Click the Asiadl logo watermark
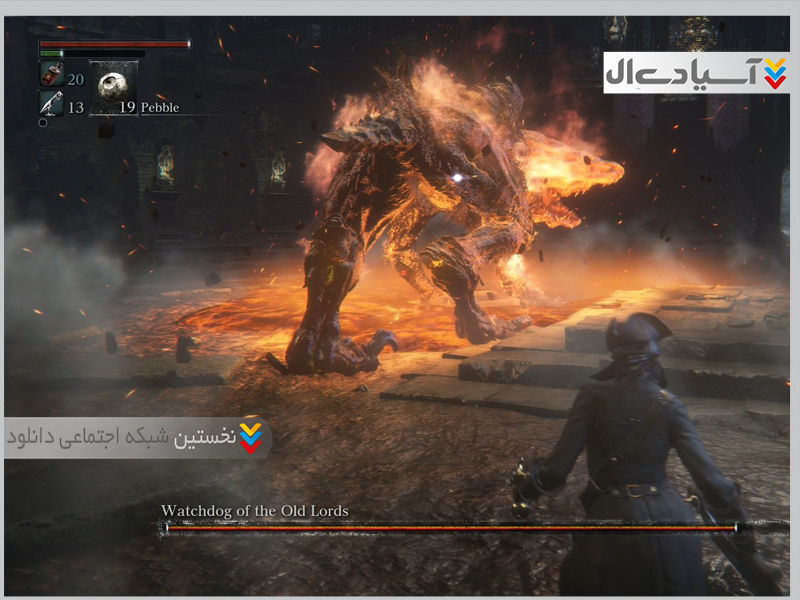 tap(695, 73)
